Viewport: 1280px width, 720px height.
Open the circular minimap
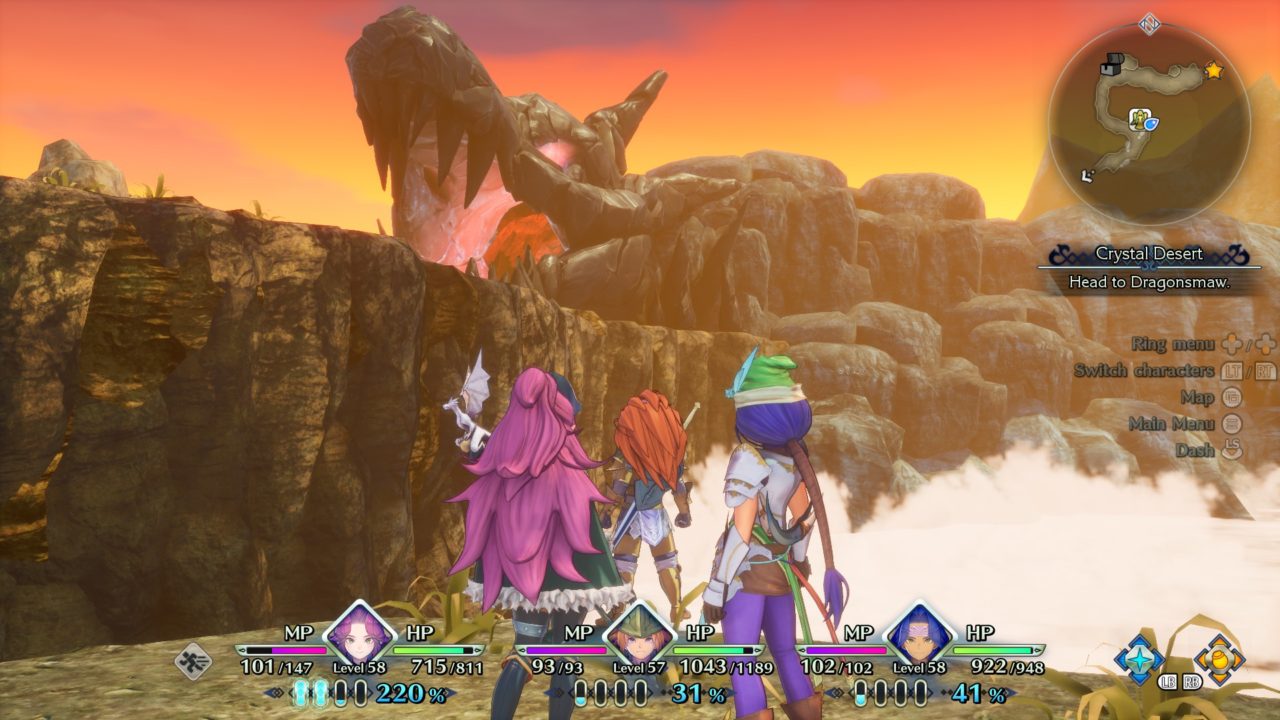click(1149, 124)
